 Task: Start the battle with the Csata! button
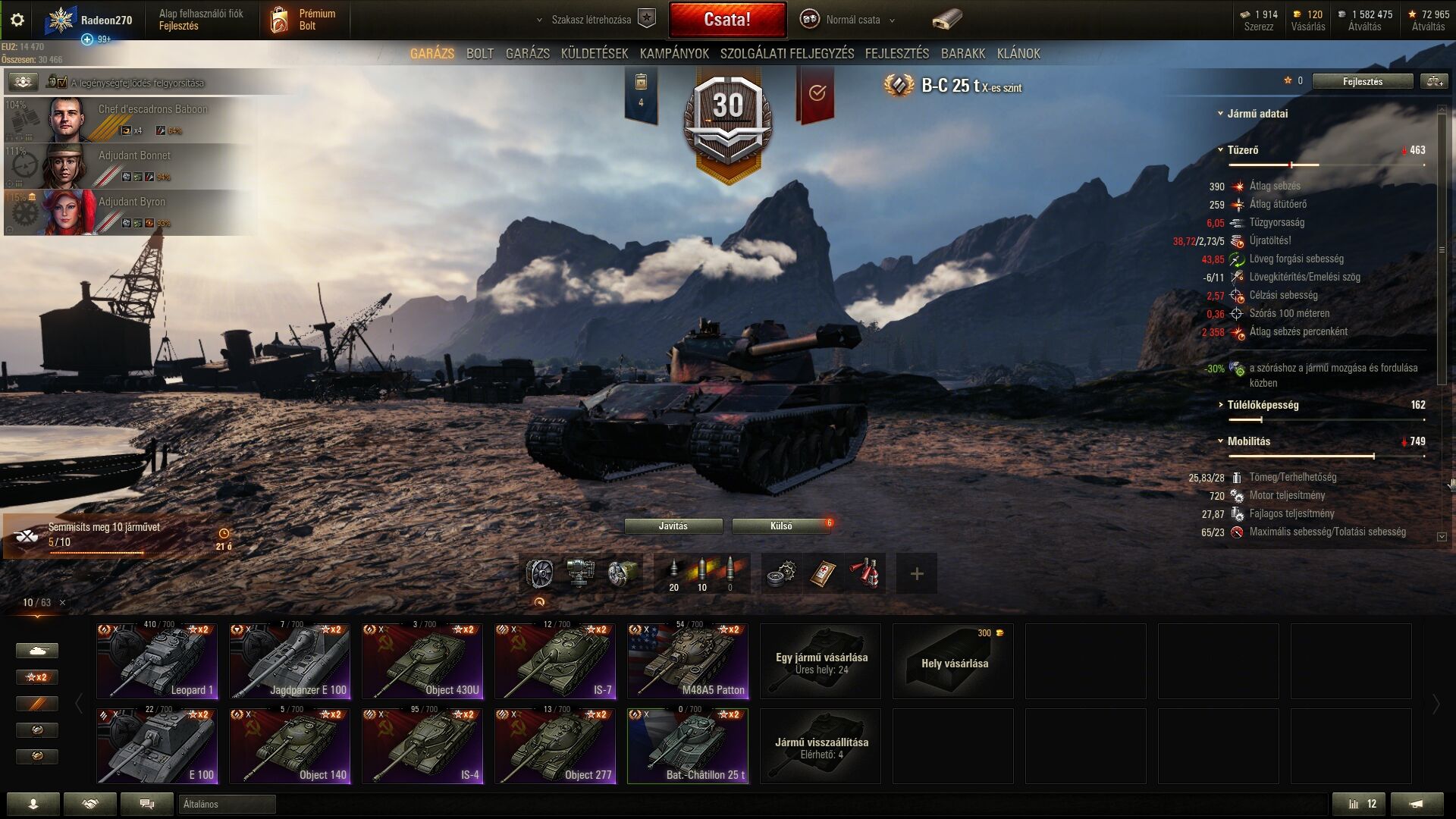[x=726, y=20]
